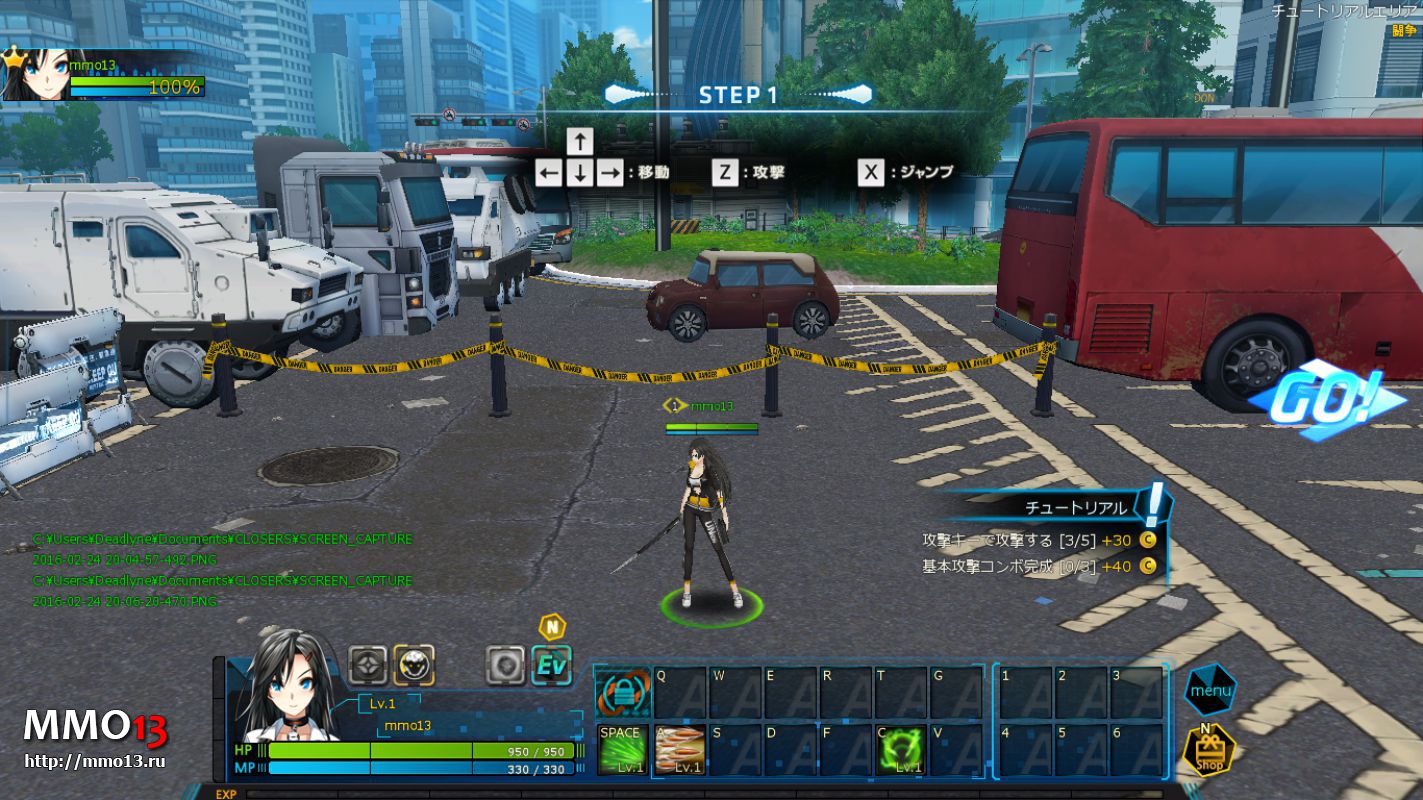Click the mmo13 party portrait at top-left
The image size is (1423, 800).
pyautogui.click(x=37, y=76)
